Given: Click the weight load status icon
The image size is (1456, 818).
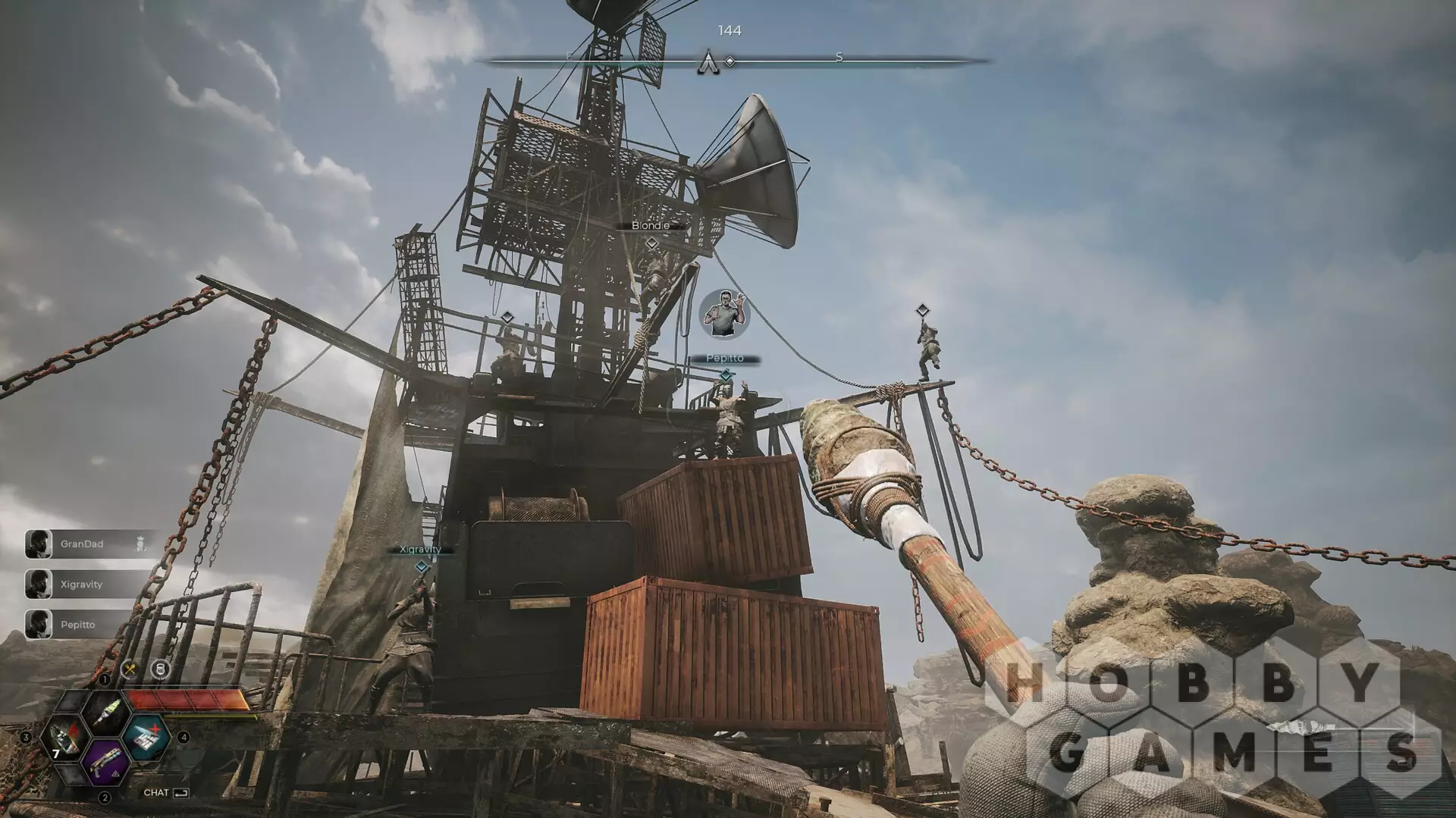Looking at the screenshot, I should pos(160,669).
